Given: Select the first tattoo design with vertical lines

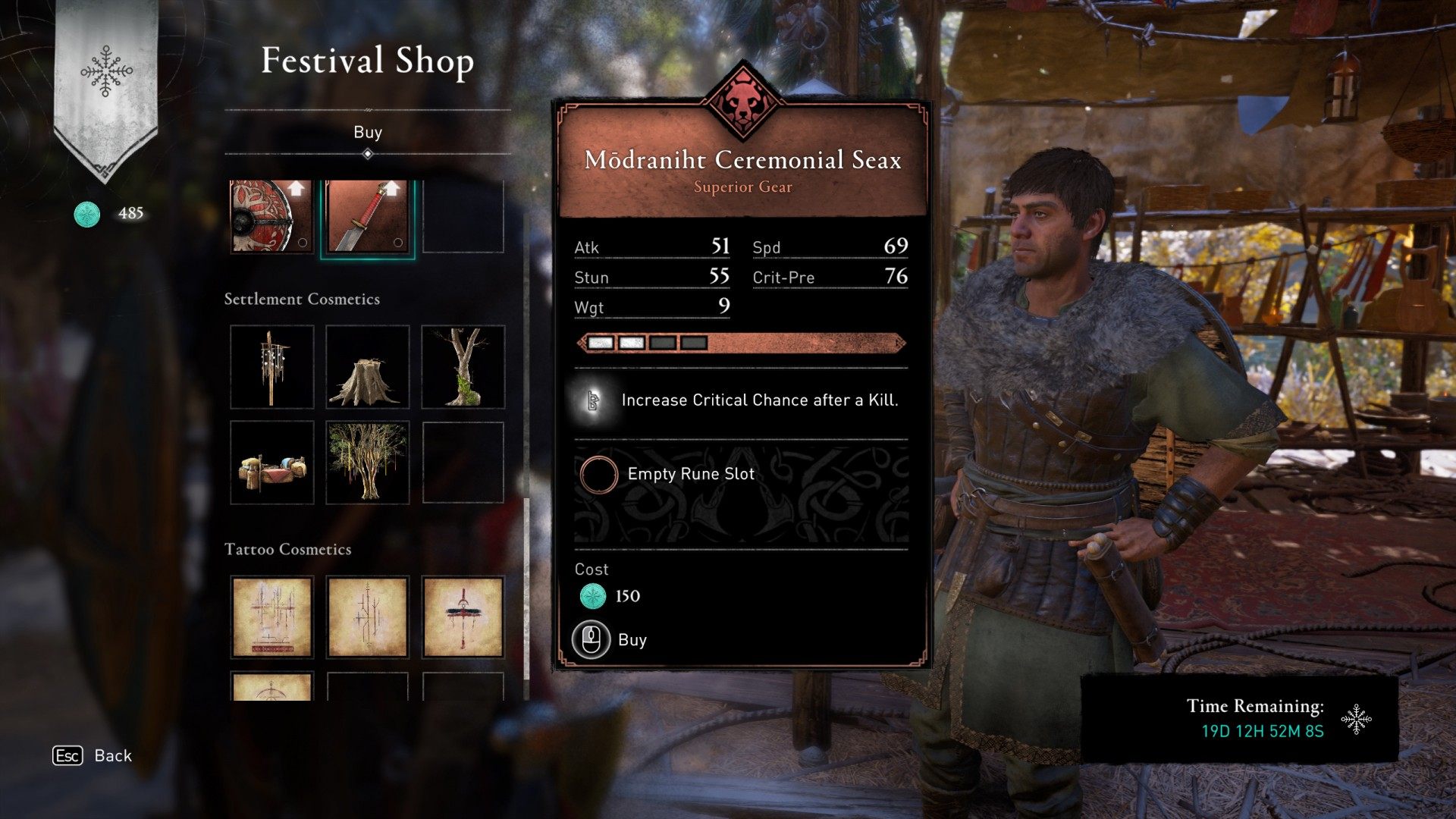Looking at the screenshot, I should click(271, 617).
